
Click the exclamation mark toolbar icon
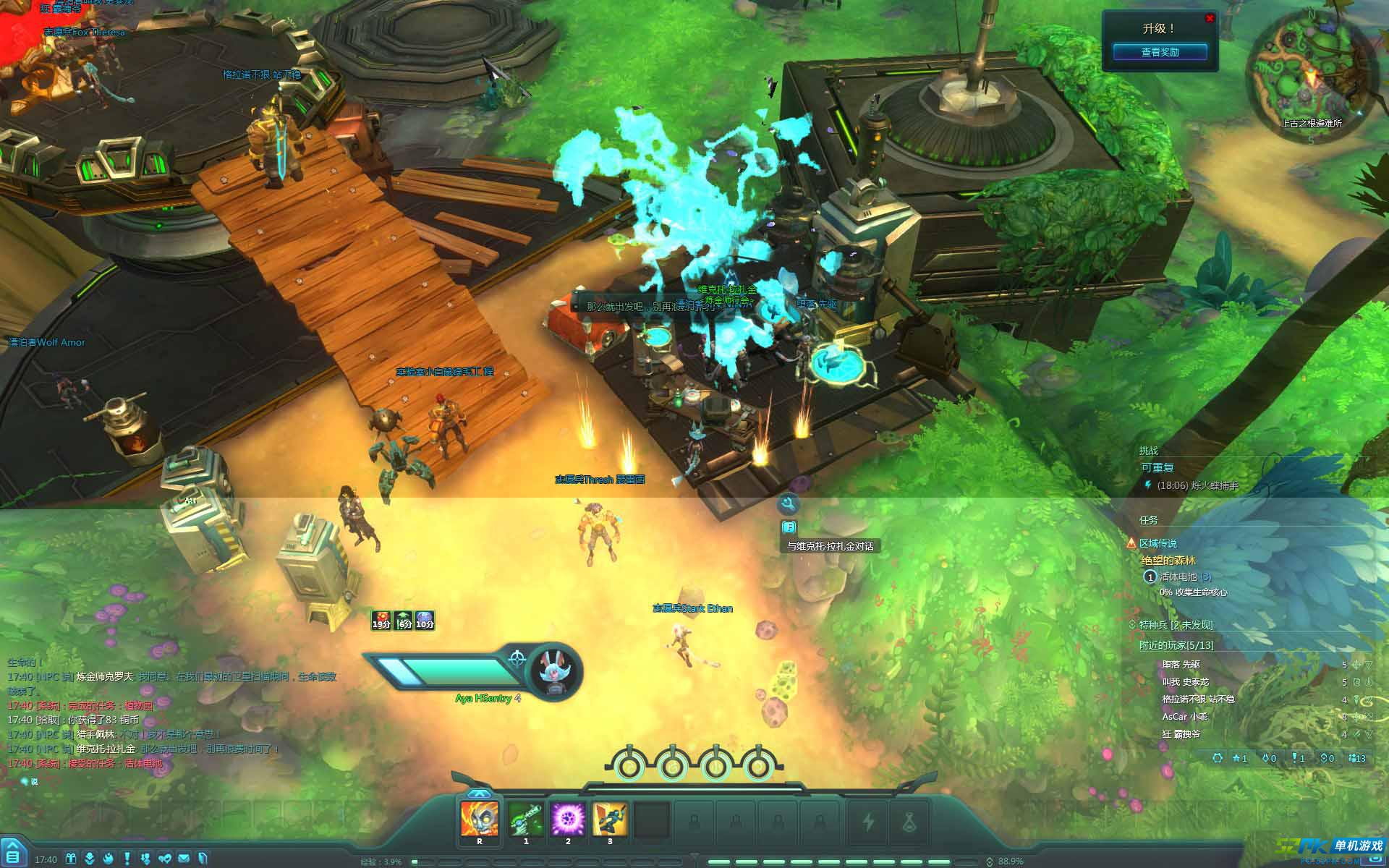tap(127, 859)
